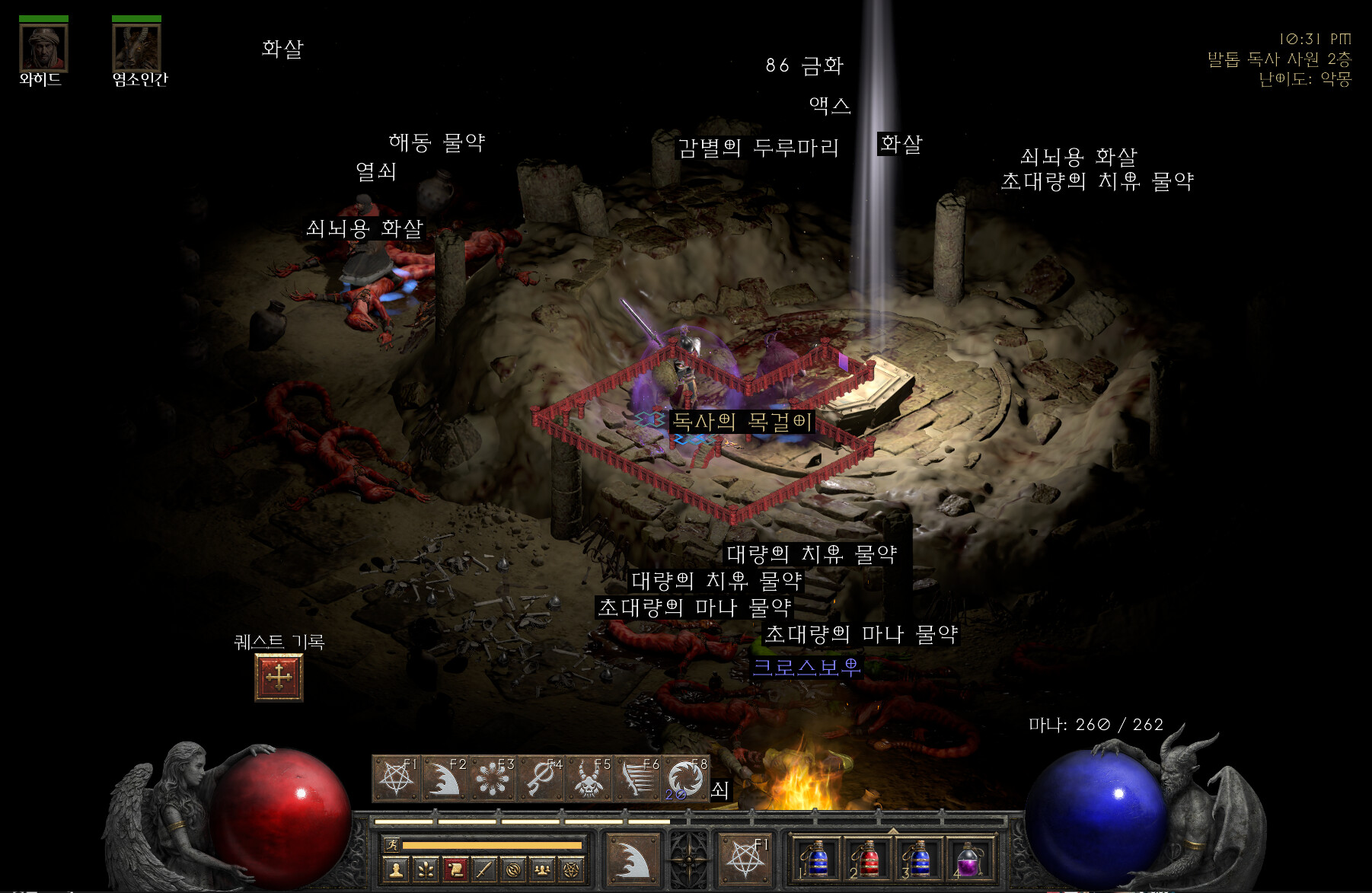Open the active left skill selector
Viewport: 1372px width, 893px height.
pyautogui.click(x=631, y=860)
